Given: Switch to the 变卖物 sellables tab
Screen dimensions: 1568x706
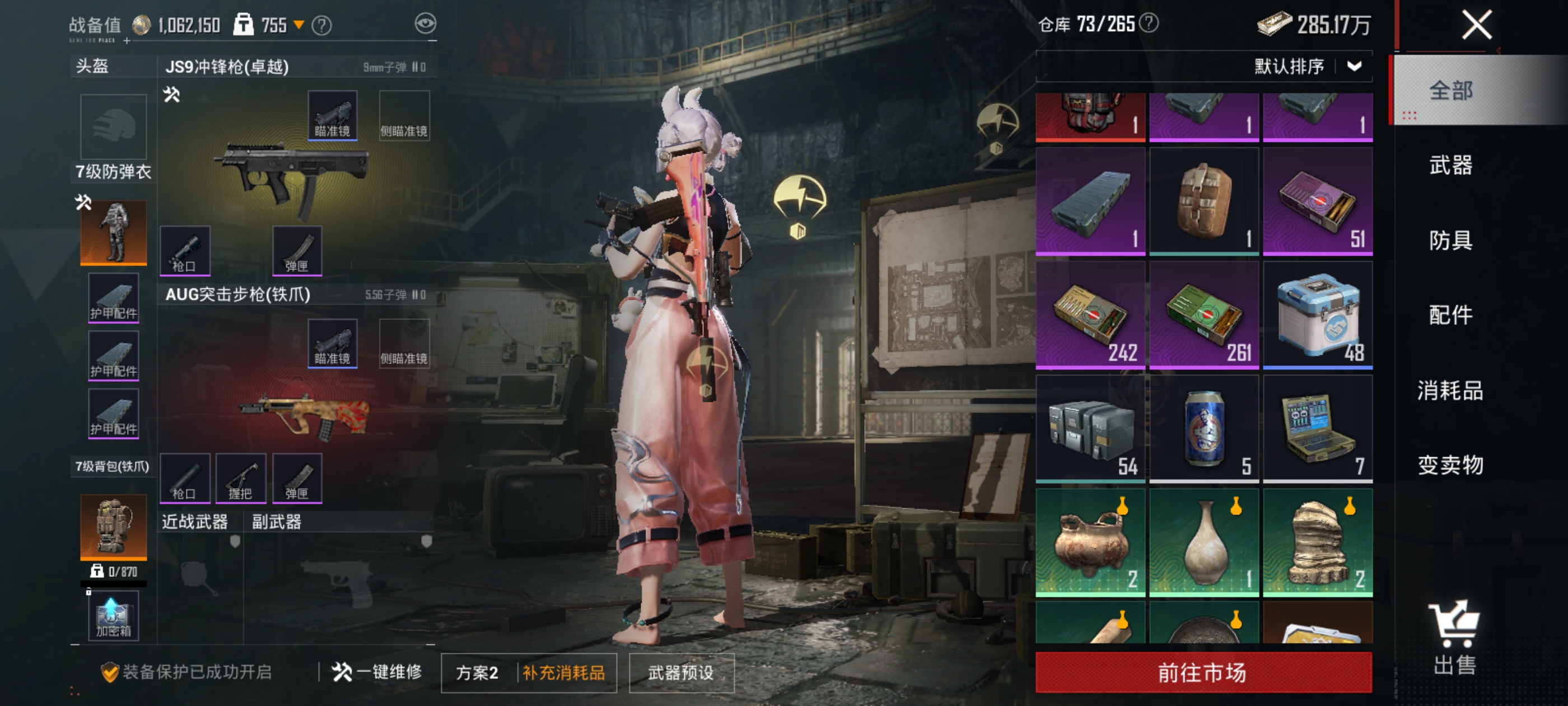Looking at the screenshot, I should pyautogui.click(x=1450, y=466).
